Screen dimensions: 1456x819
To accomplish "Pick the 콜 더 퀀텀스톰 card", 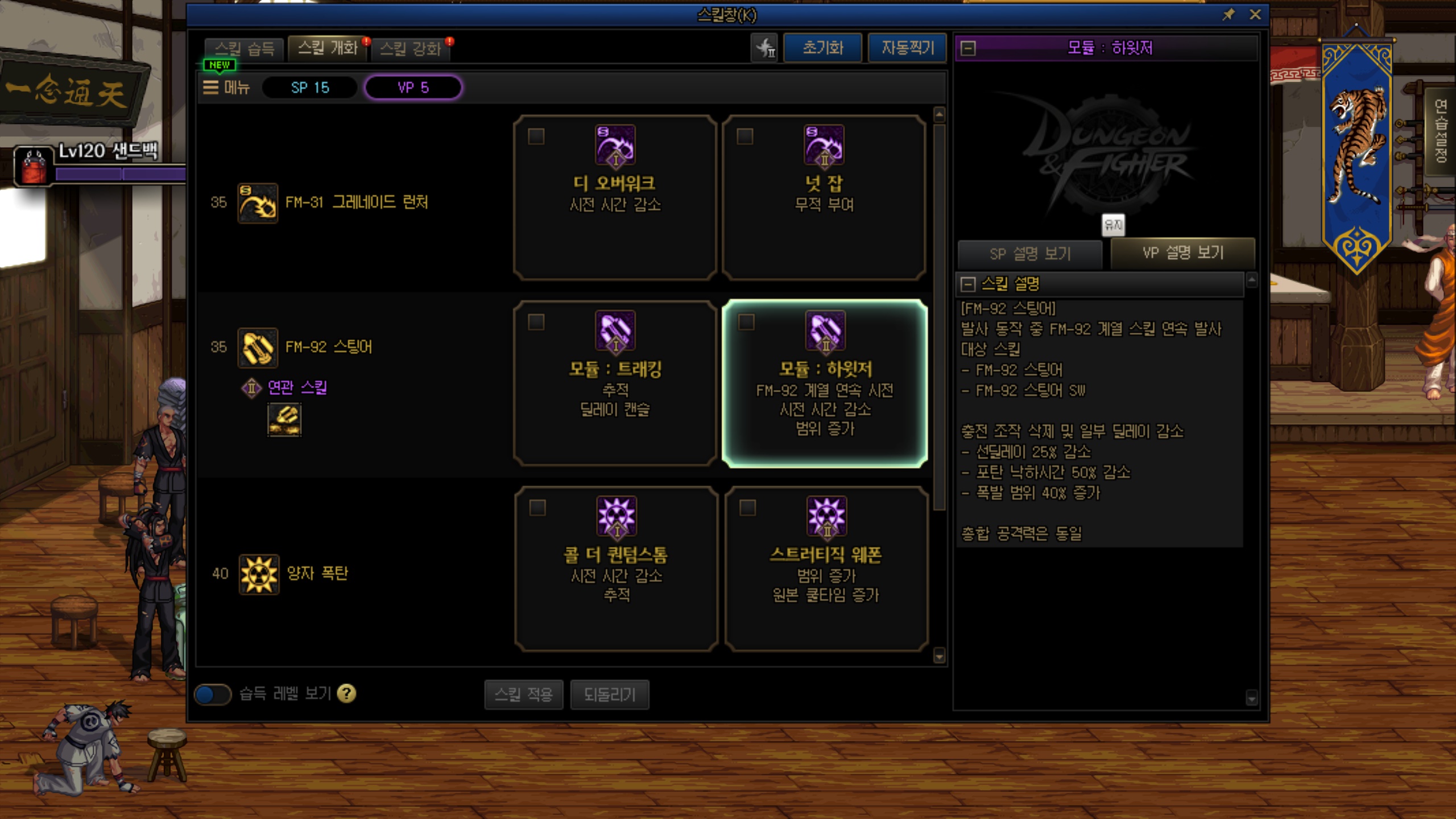I will point(616,569).
